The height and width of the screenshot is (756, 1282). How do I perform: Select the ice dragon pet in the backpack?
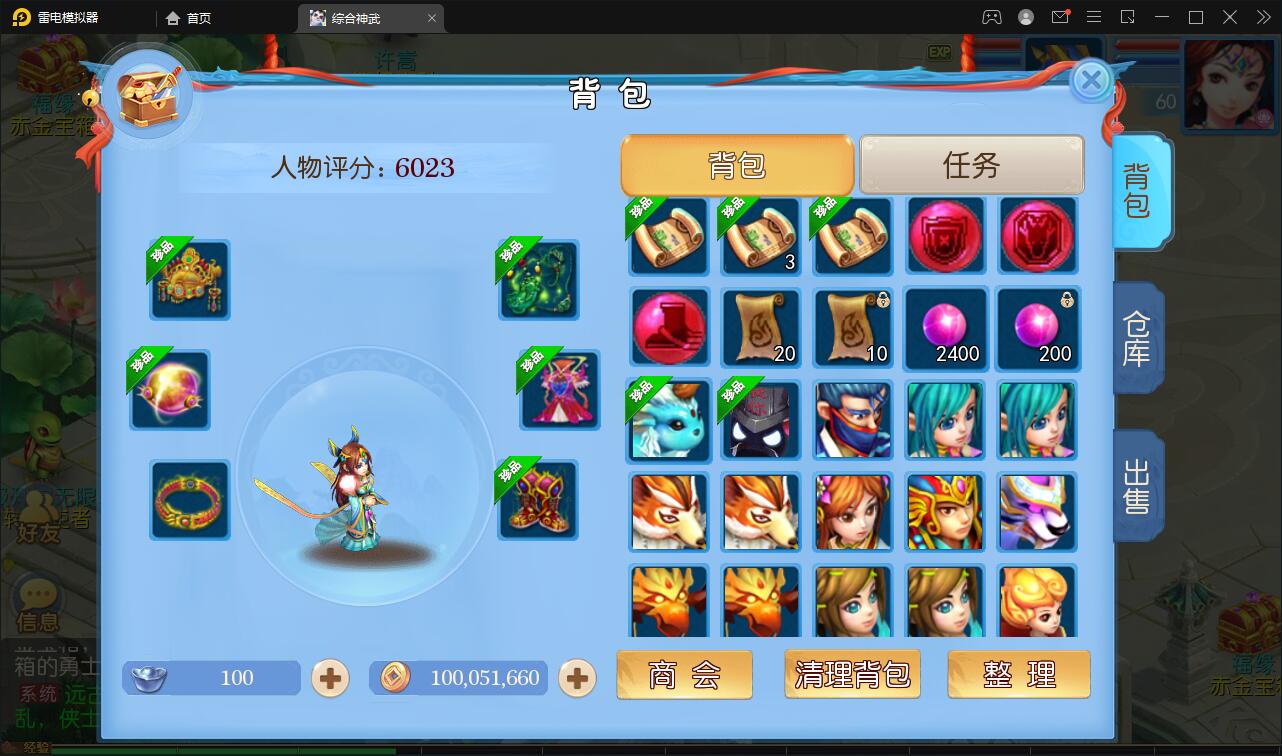point(668,421)
